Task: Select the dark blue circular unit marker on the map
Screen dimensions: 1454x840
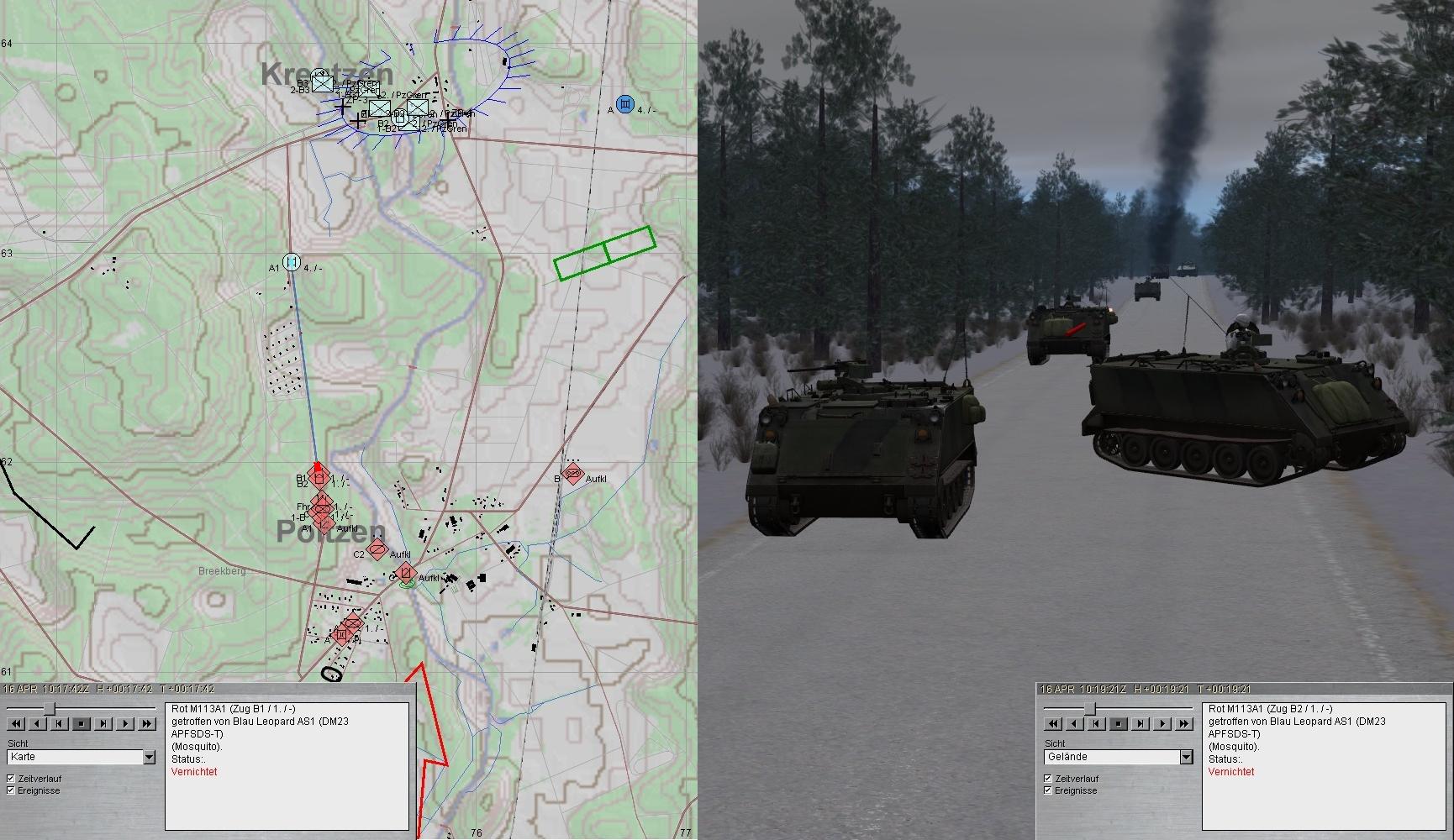Action: (624, 104)
